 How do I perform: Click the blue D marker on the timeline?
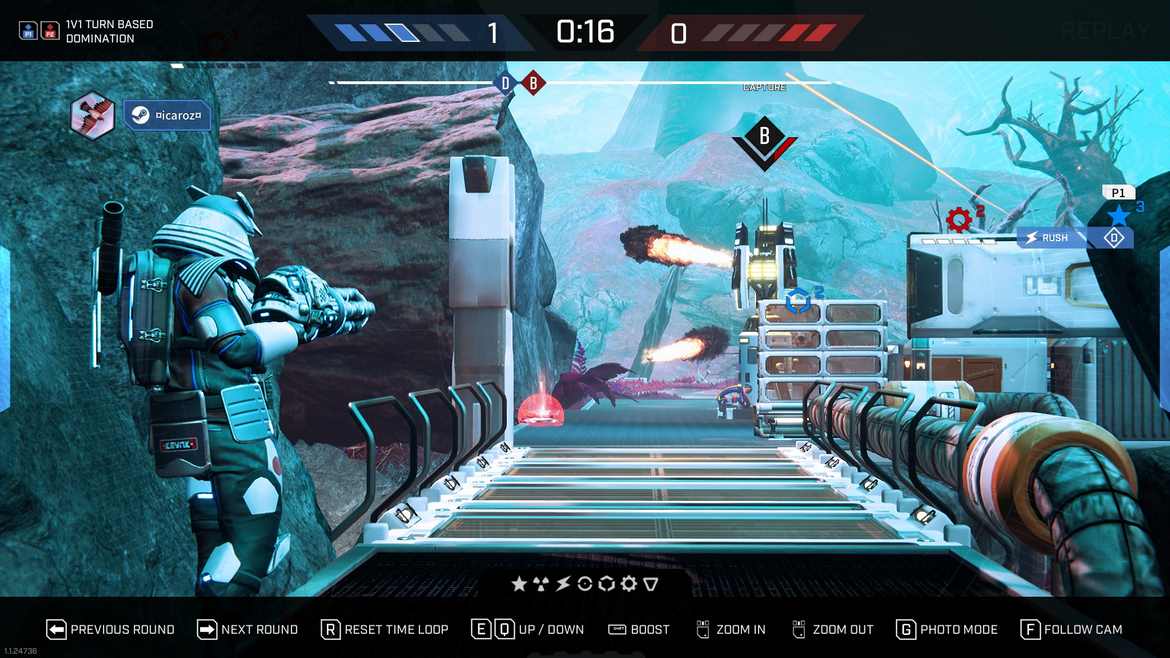(x=506, y=83)
